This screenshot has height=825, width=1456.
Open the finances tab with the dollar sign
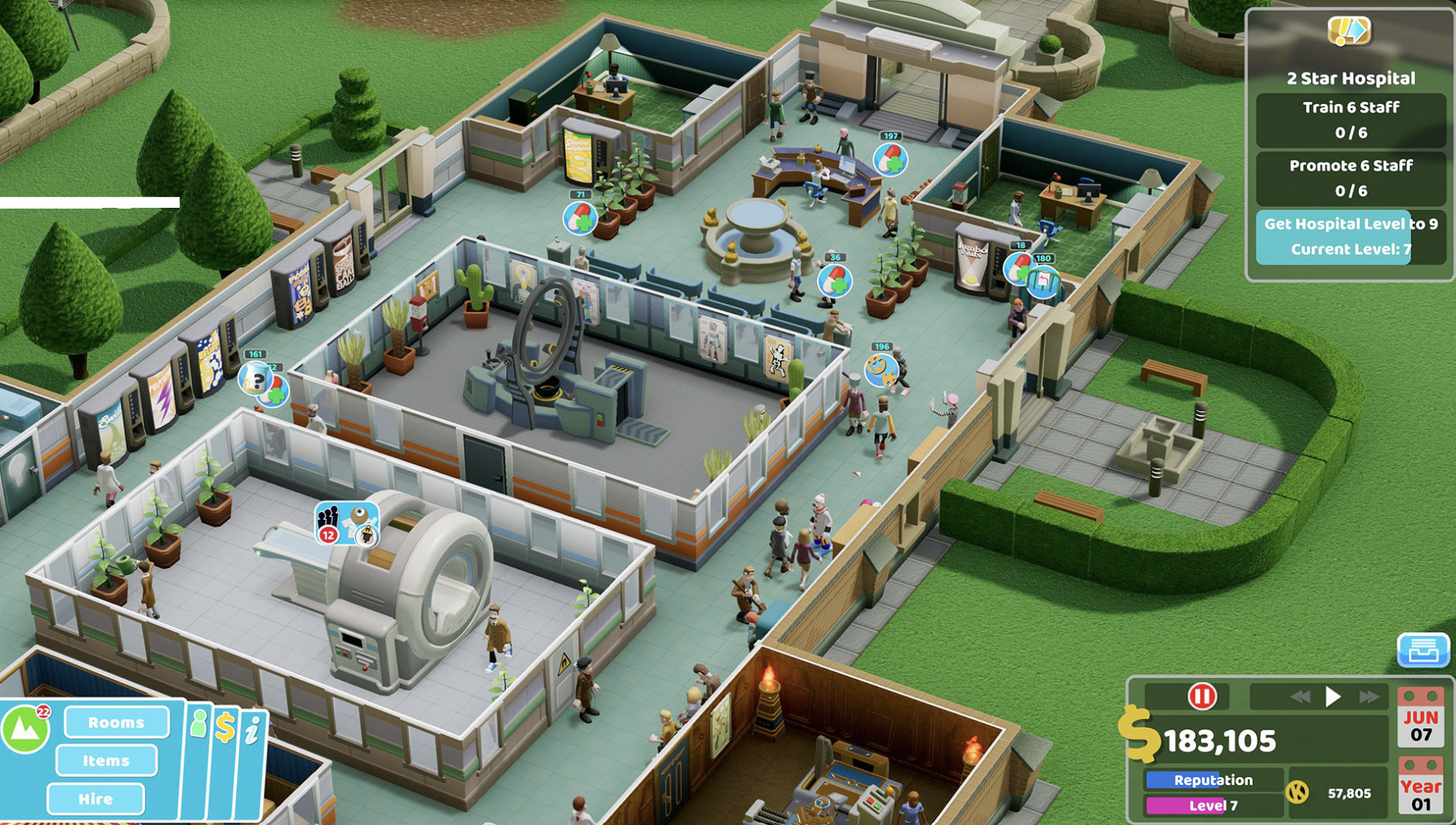[x=226, y=726]
